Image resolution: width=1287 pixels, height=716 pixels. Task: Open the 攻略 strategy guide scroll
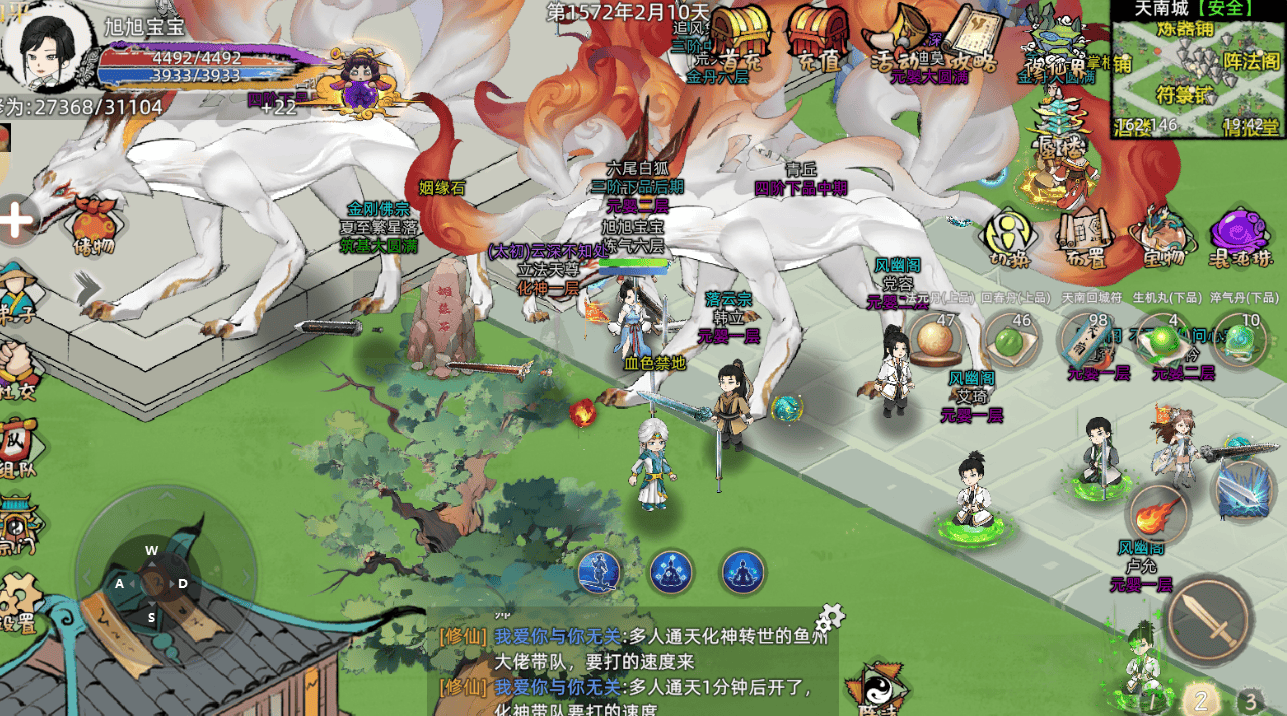(x=970, y=38)
